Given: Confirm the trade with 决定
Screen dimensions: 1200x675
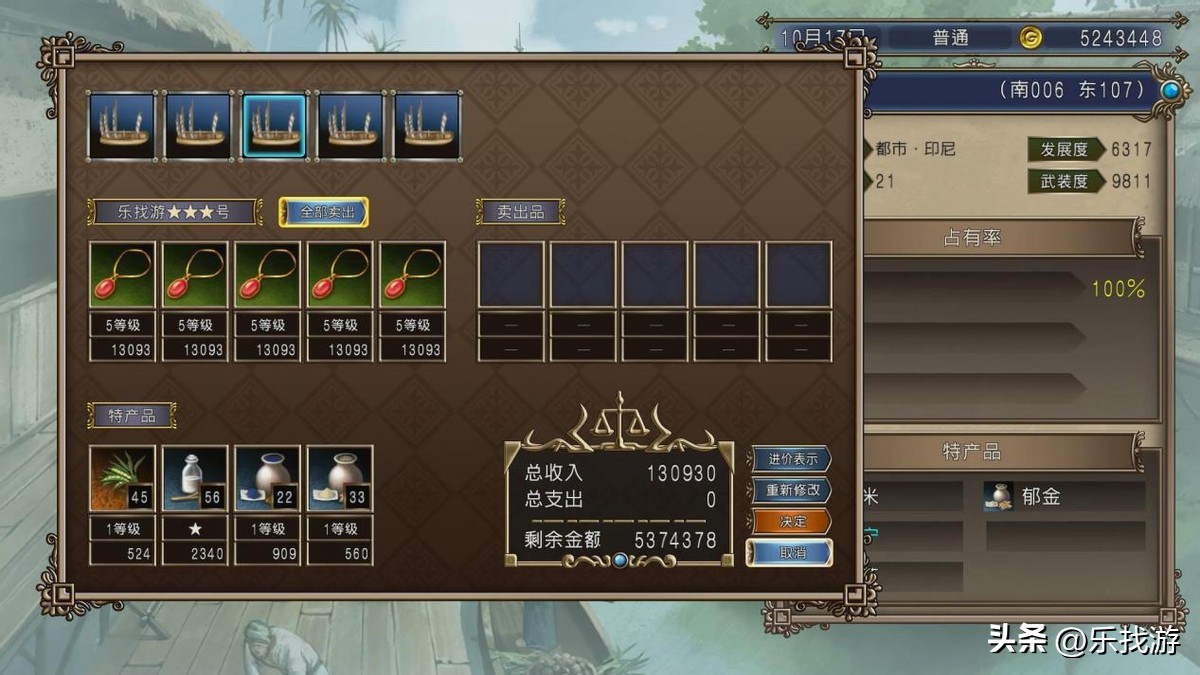Looking at the screenshot, I should point(791,521).
